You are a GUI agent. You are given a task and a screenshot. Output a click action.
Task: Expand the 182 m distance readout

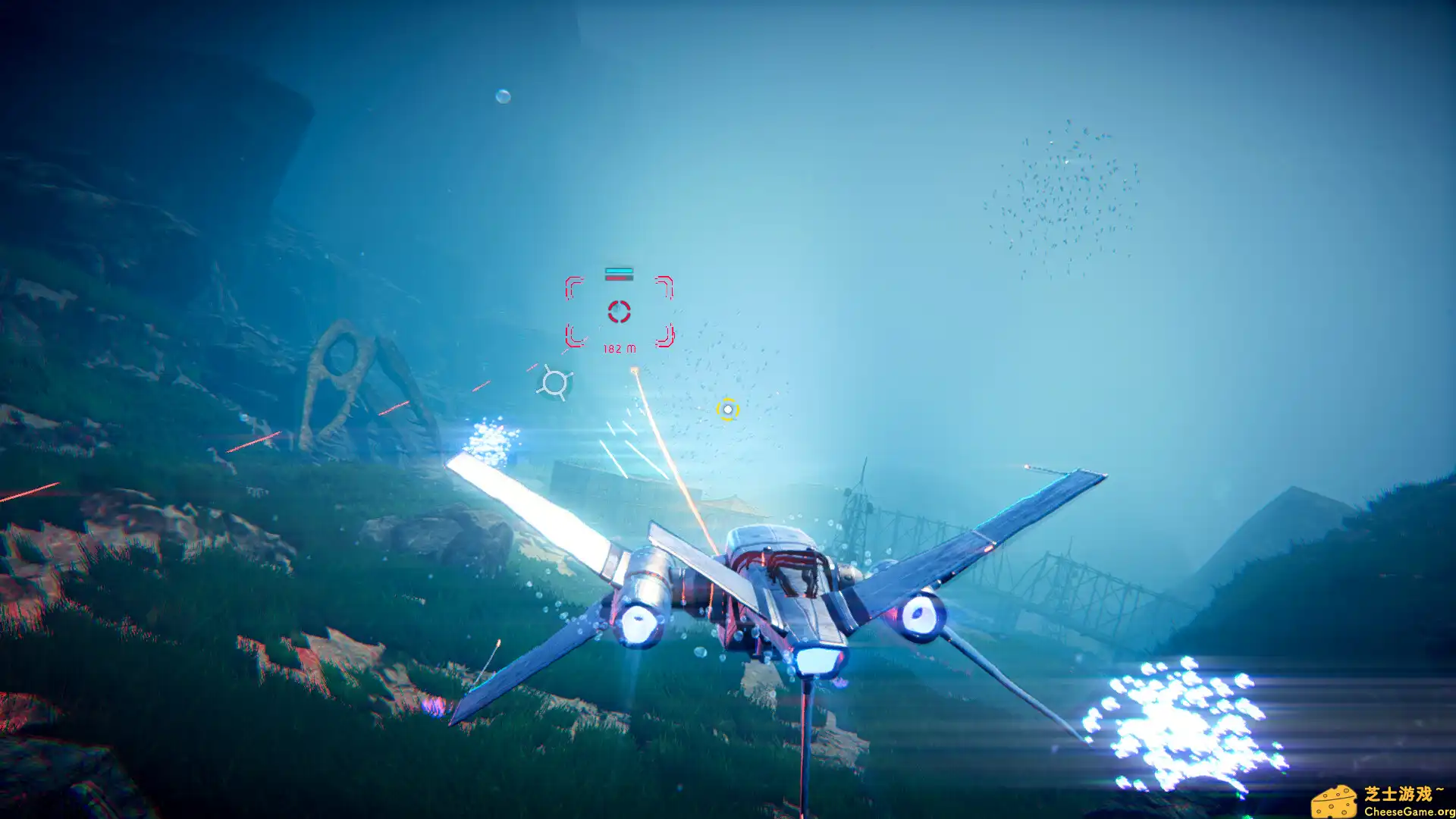[620, 349]
